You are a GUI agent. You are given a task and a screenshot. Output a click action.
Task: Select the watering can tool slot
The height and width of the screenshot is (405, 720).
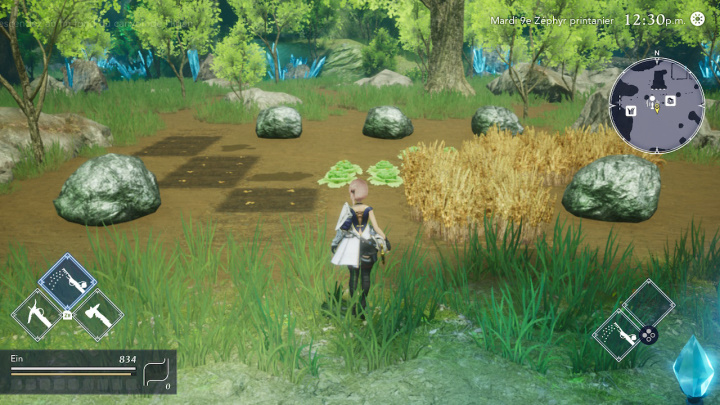67,283
